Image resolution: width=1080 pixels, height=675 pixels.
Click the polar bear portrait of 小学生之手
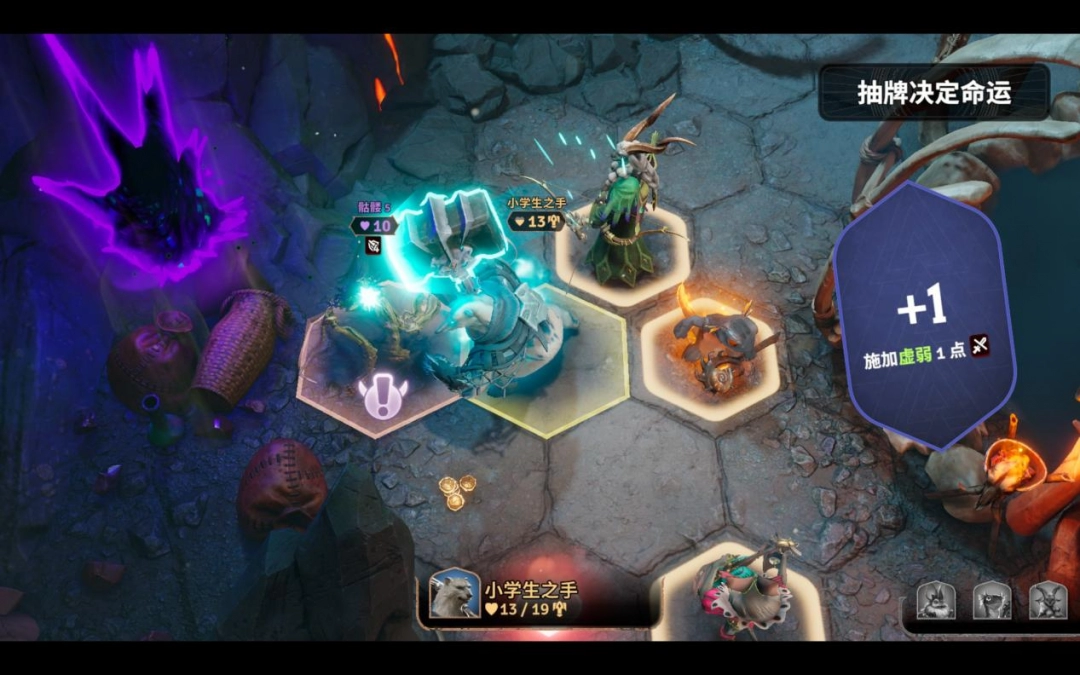point(454,594)
